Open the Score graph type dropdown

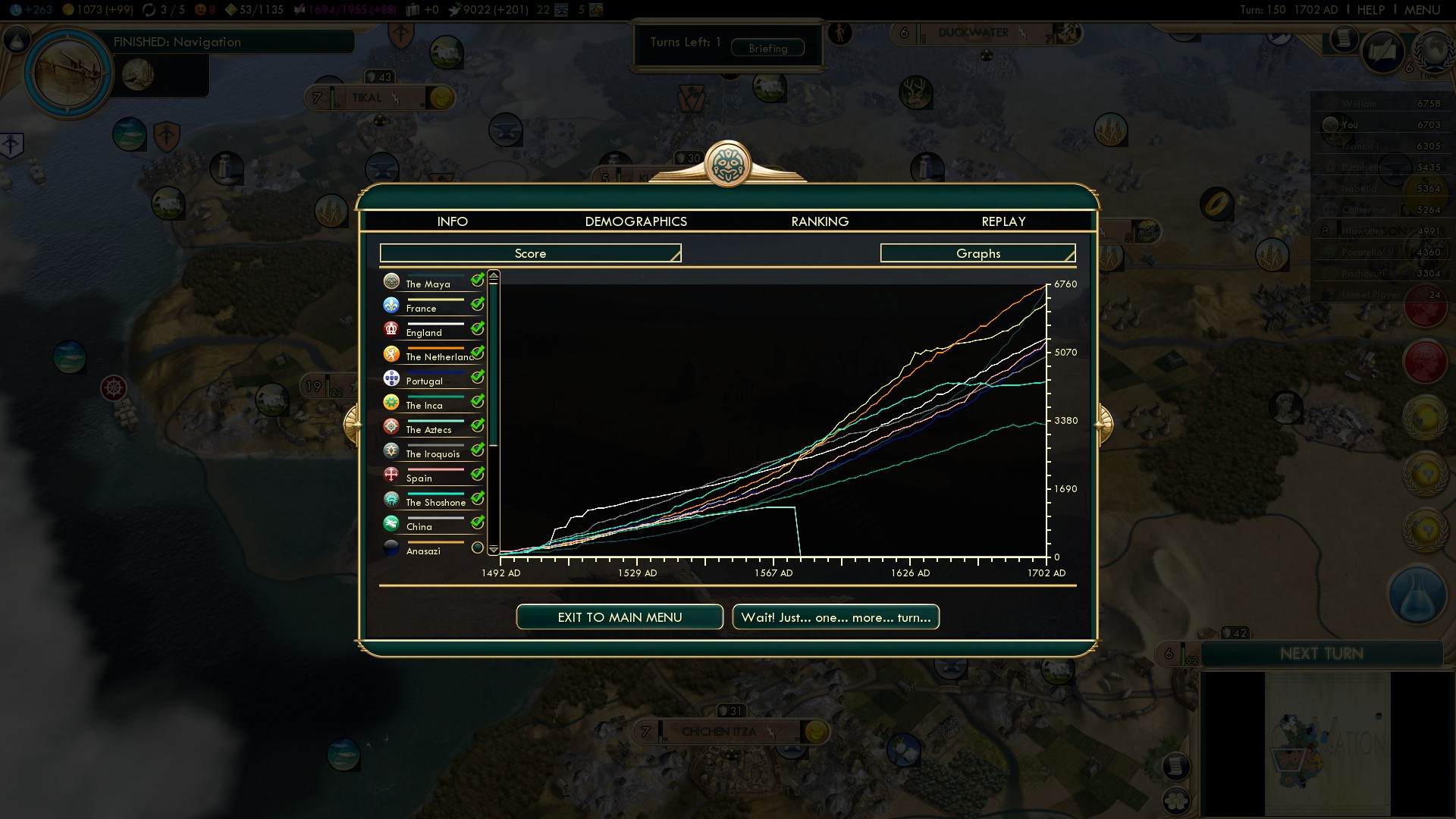pyautogui.click(x=530, y=253)
